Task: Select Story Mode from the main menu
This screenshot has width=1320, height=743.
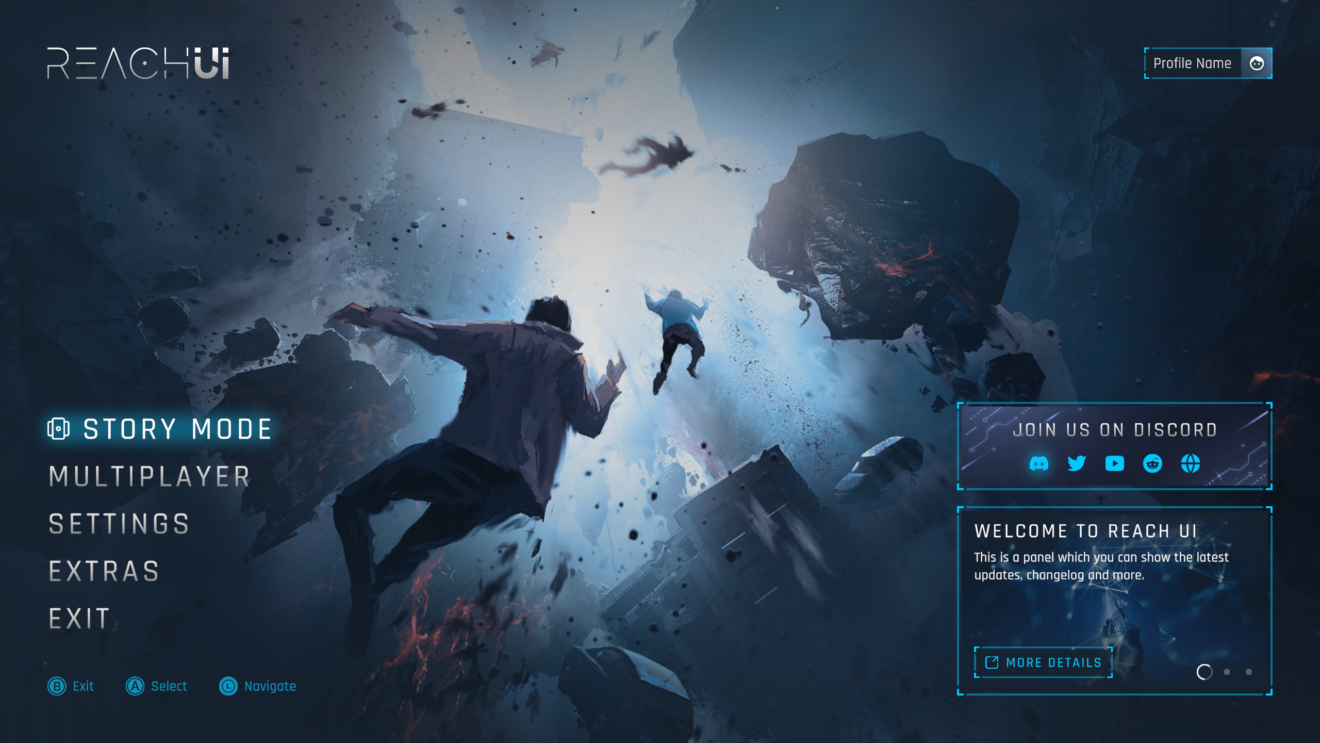Action: (177, 428)
